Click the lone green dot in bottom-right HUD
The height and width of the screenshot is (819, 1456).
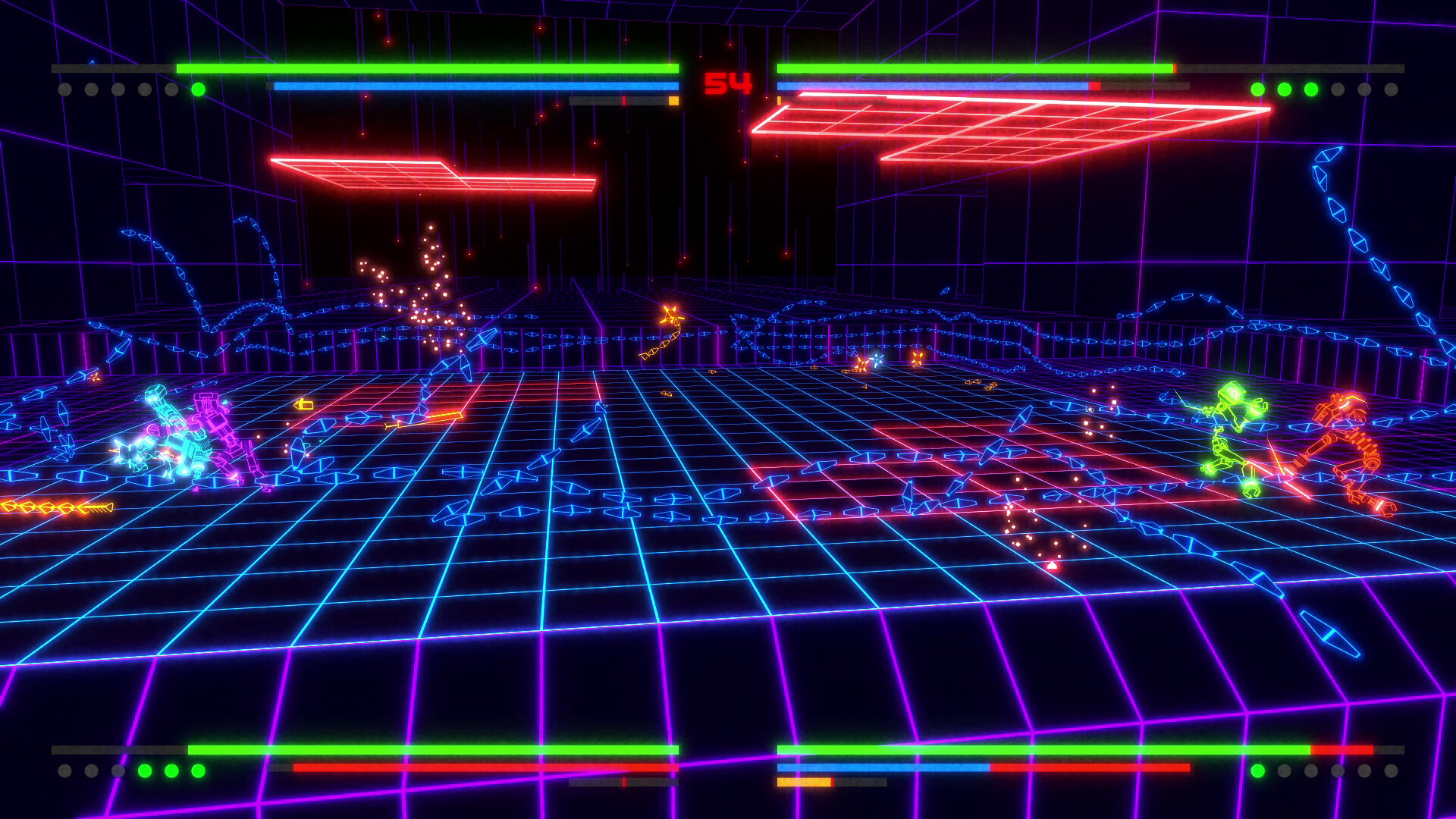click(x=1257, y=770)
